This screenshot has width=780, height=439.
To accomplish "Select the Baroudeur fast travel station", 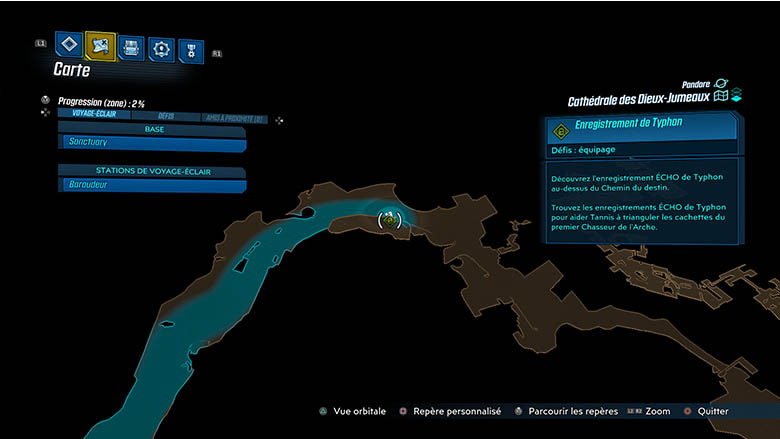I will pos(152,185).
